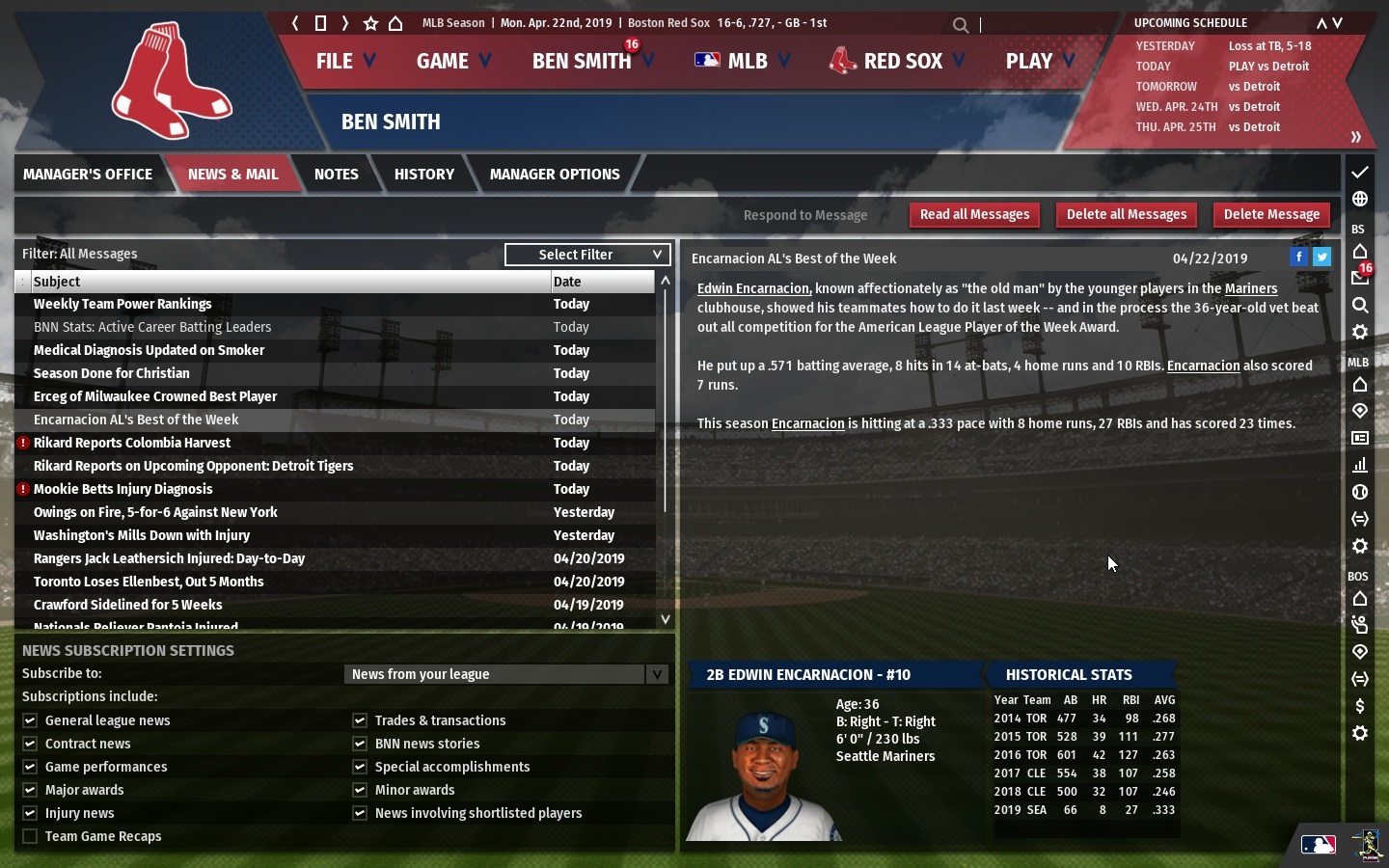1389x868 pixels.
Task: Open the Select Filter dropdown
Action: [x=587, y=254]
